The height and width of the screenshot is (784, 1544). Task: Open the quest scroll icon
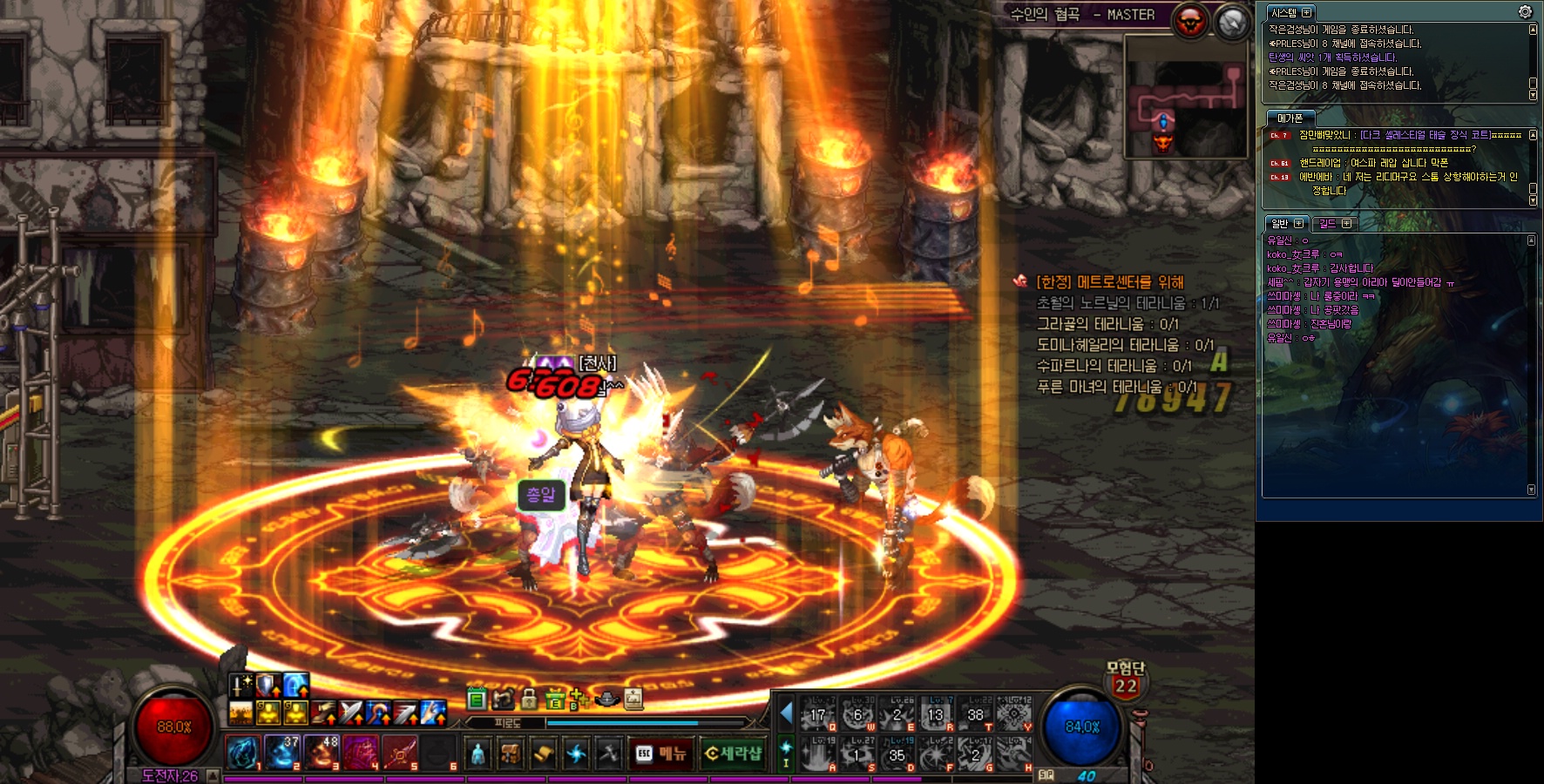(x=542, y=754)
